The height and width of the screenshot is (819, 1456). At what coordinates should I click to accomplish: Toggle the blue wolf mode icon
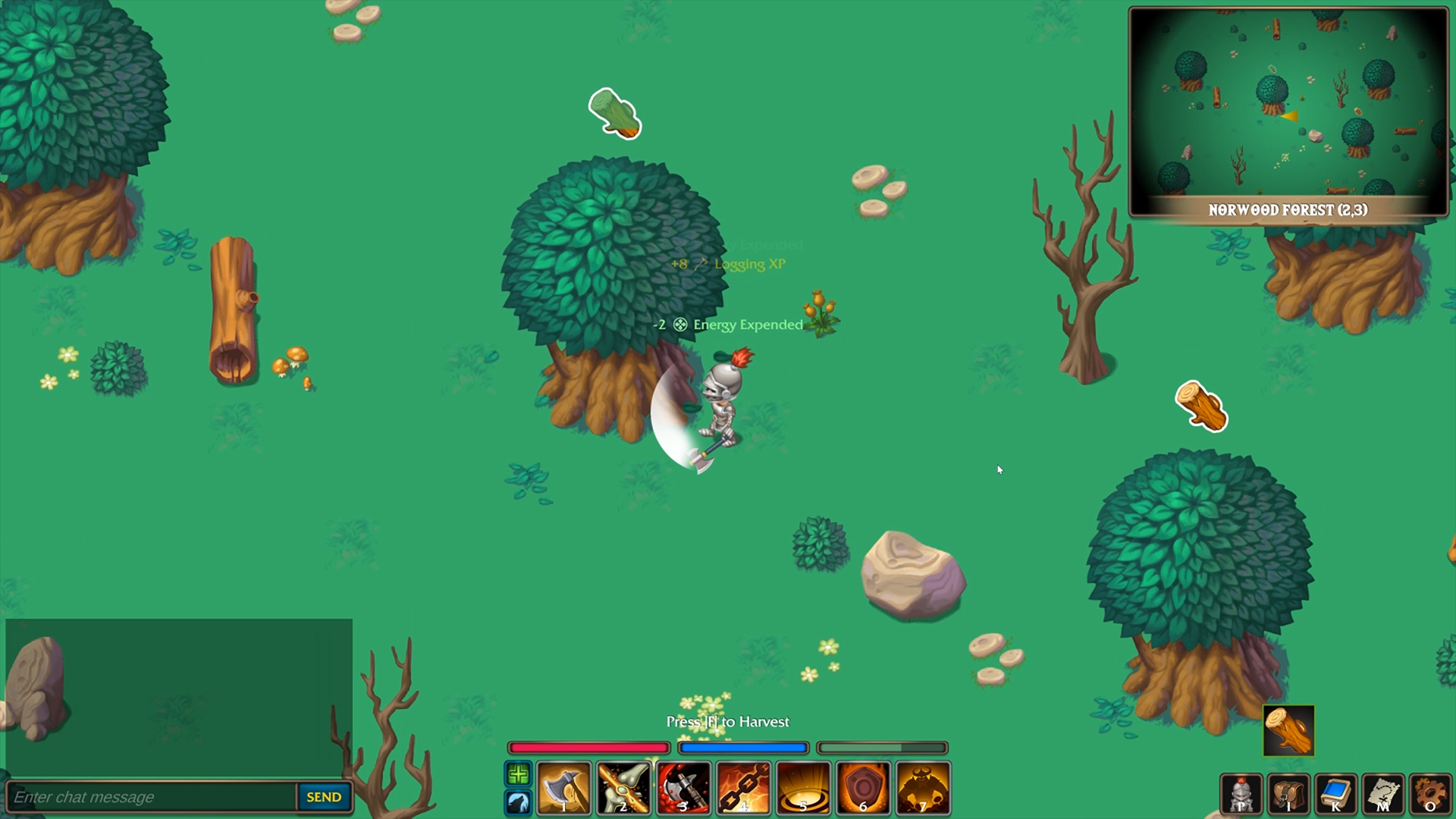point(518,803)
